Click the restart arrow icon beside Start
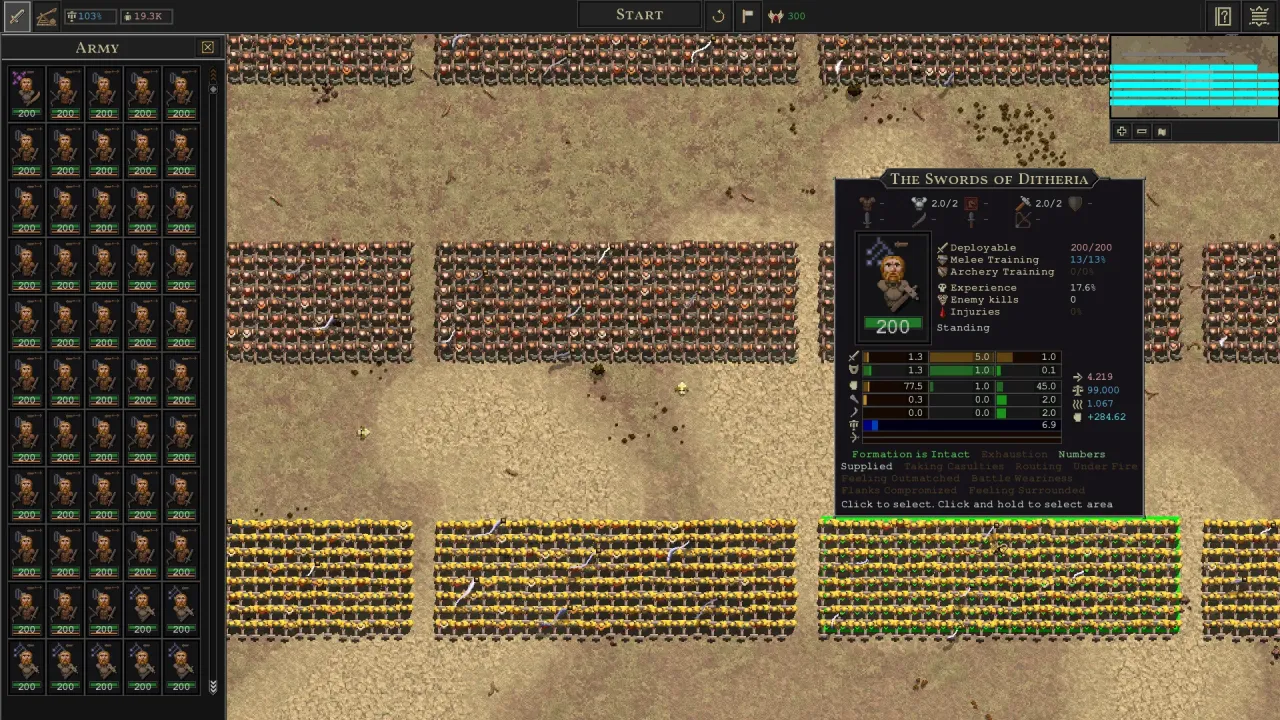This screenshot has height=720, width=1280. coord(718,15)
